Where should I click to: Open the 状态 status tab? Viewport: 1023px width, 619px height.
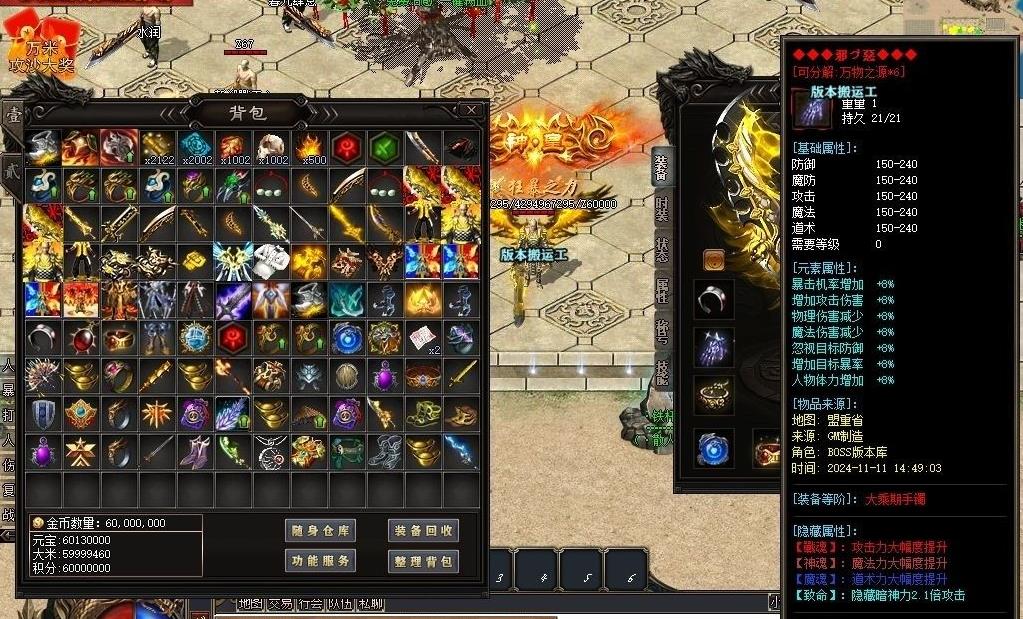click(x=661, y=250)
